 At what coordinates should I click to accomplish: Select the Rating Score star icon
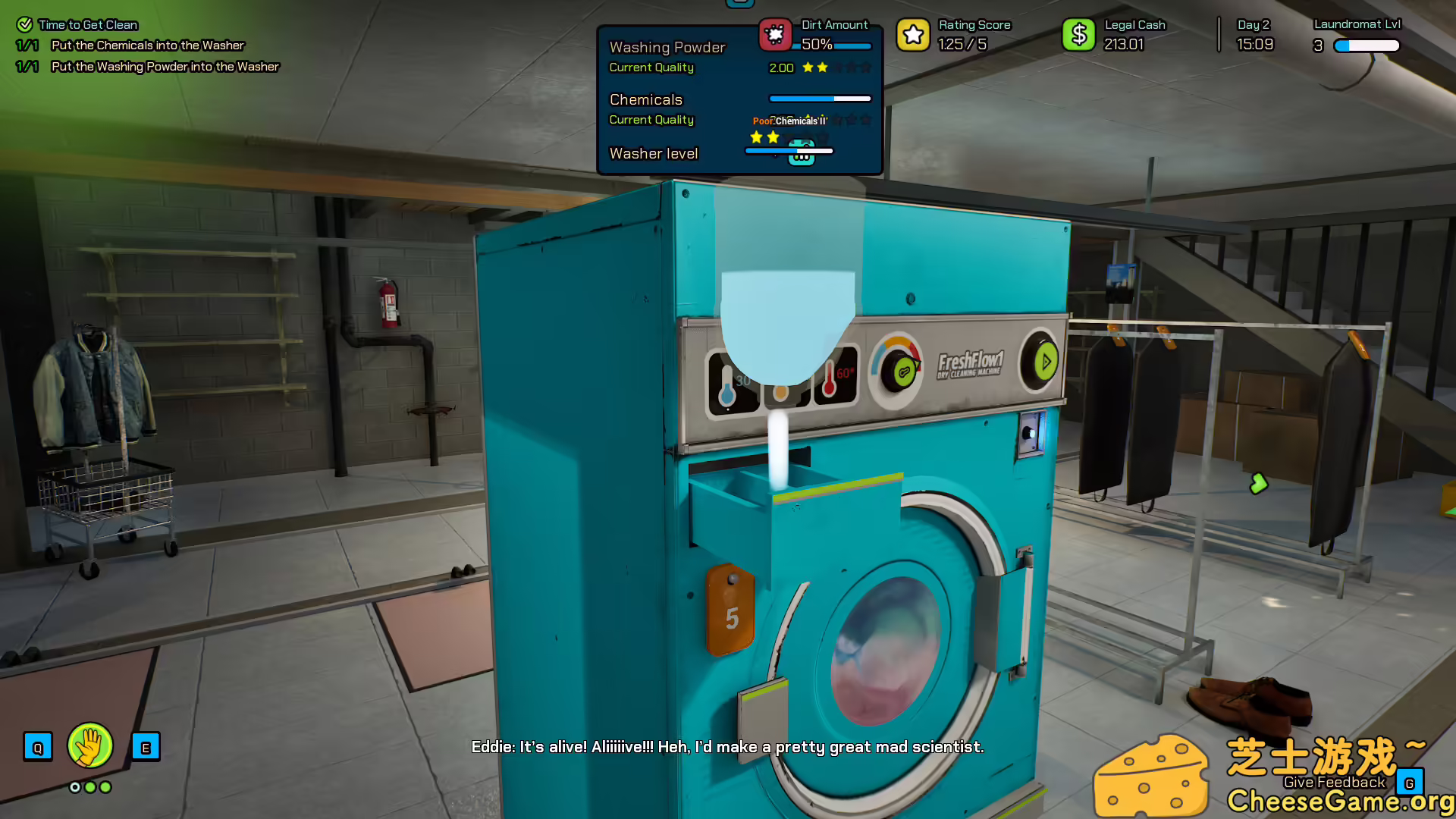[913, 34]
